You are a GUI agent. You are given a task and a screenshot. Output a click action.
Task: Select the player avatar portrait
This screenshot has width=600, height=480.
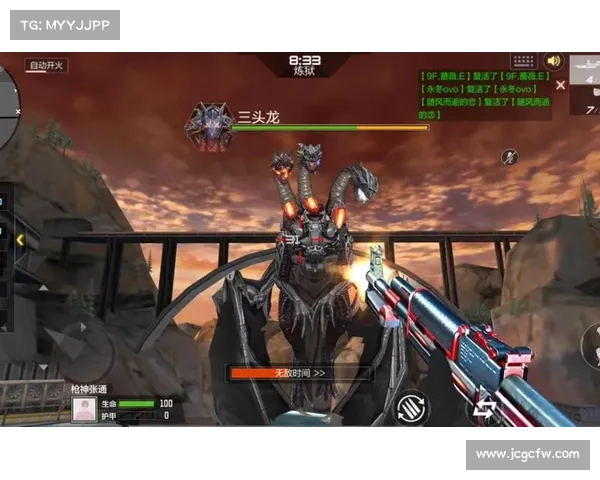[83, 408]
